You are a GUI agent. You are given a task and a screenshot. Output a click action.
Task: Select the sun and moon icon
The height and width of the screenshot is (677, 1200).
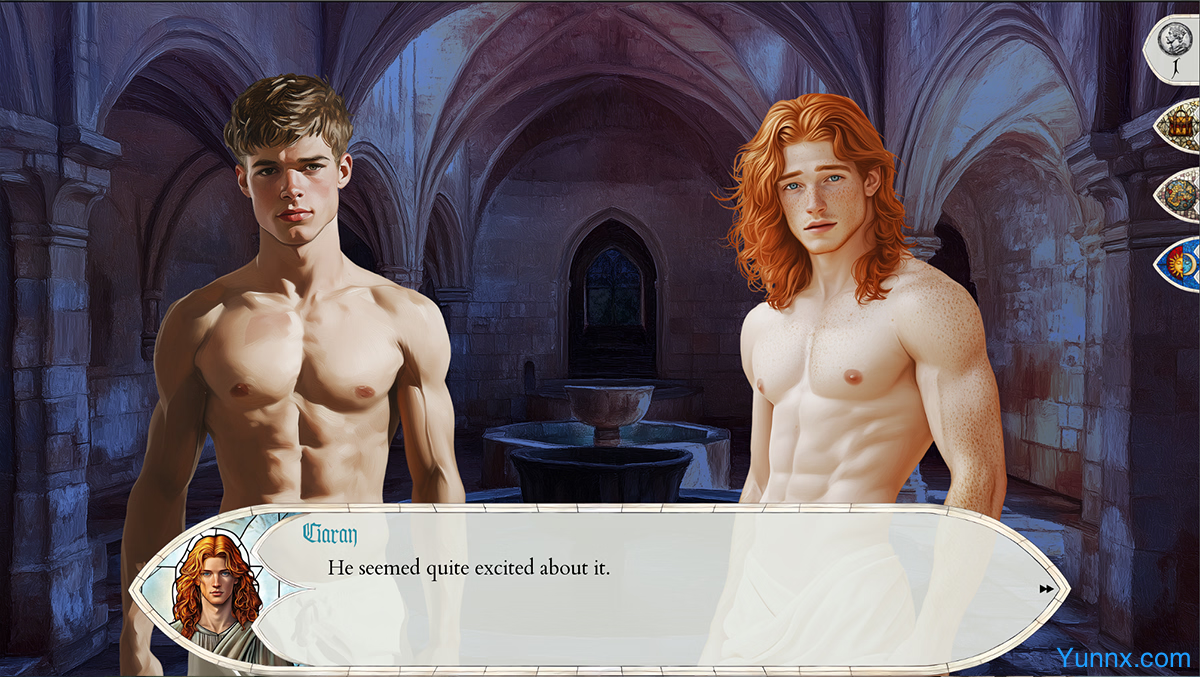click(x=1178, y=262)
